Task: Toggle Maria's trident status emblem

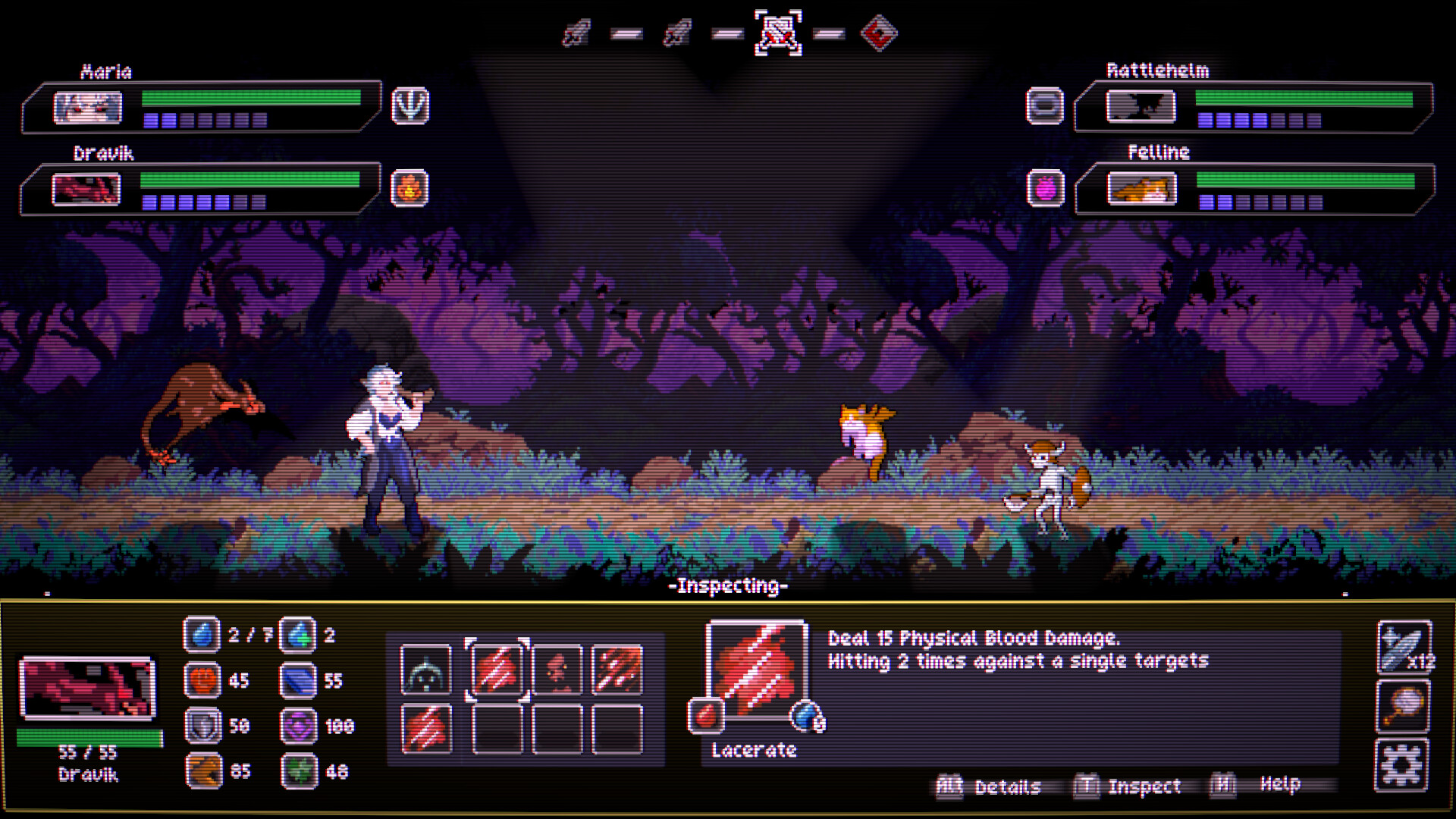Action: (409, 105)
